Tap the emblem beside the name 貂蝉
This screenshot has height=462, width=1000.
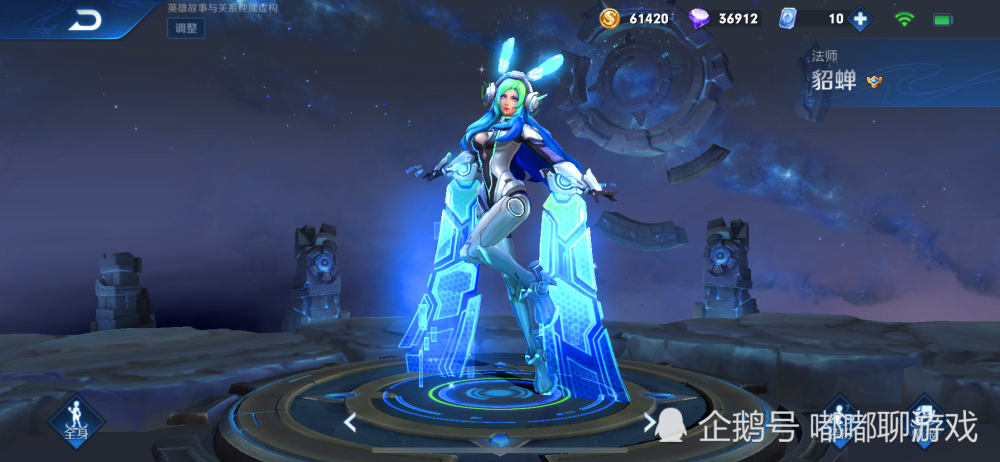pos(874,82)
